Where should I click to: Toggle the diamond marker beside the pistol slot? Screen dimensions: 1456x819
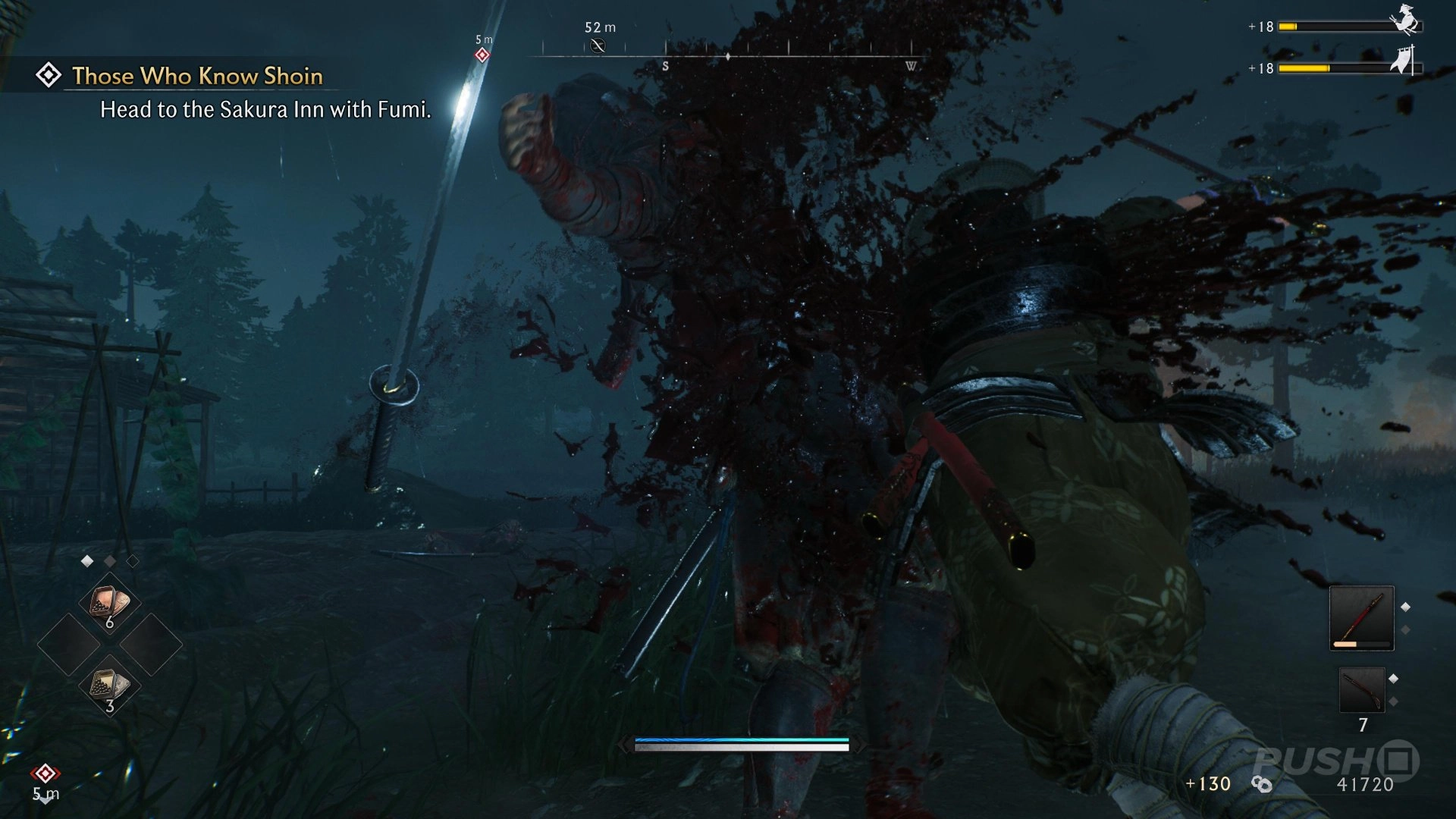point(1405,607)
